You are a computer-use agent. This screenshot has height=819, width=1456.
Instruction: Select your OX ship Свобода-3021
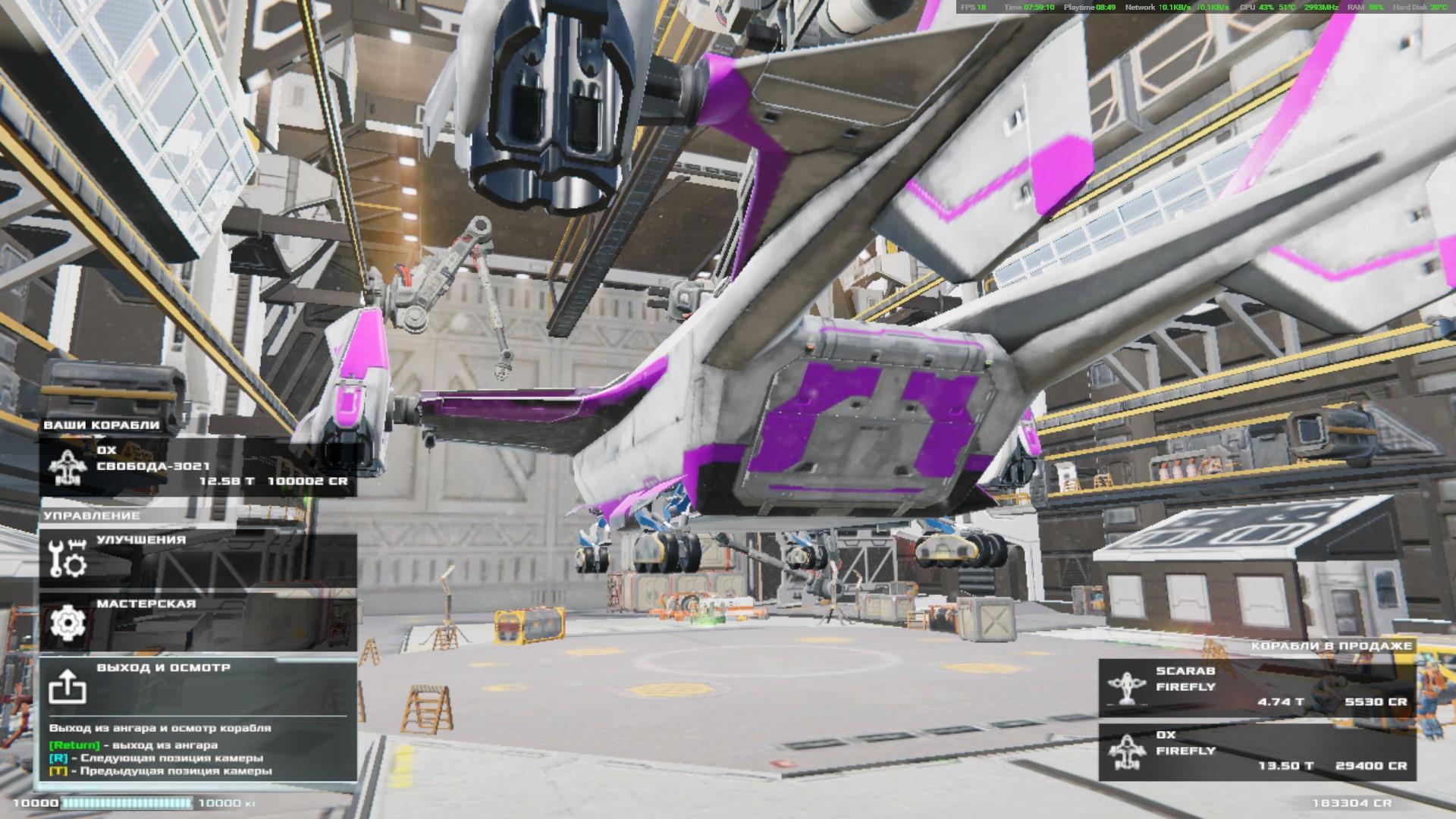pos(198,466)
